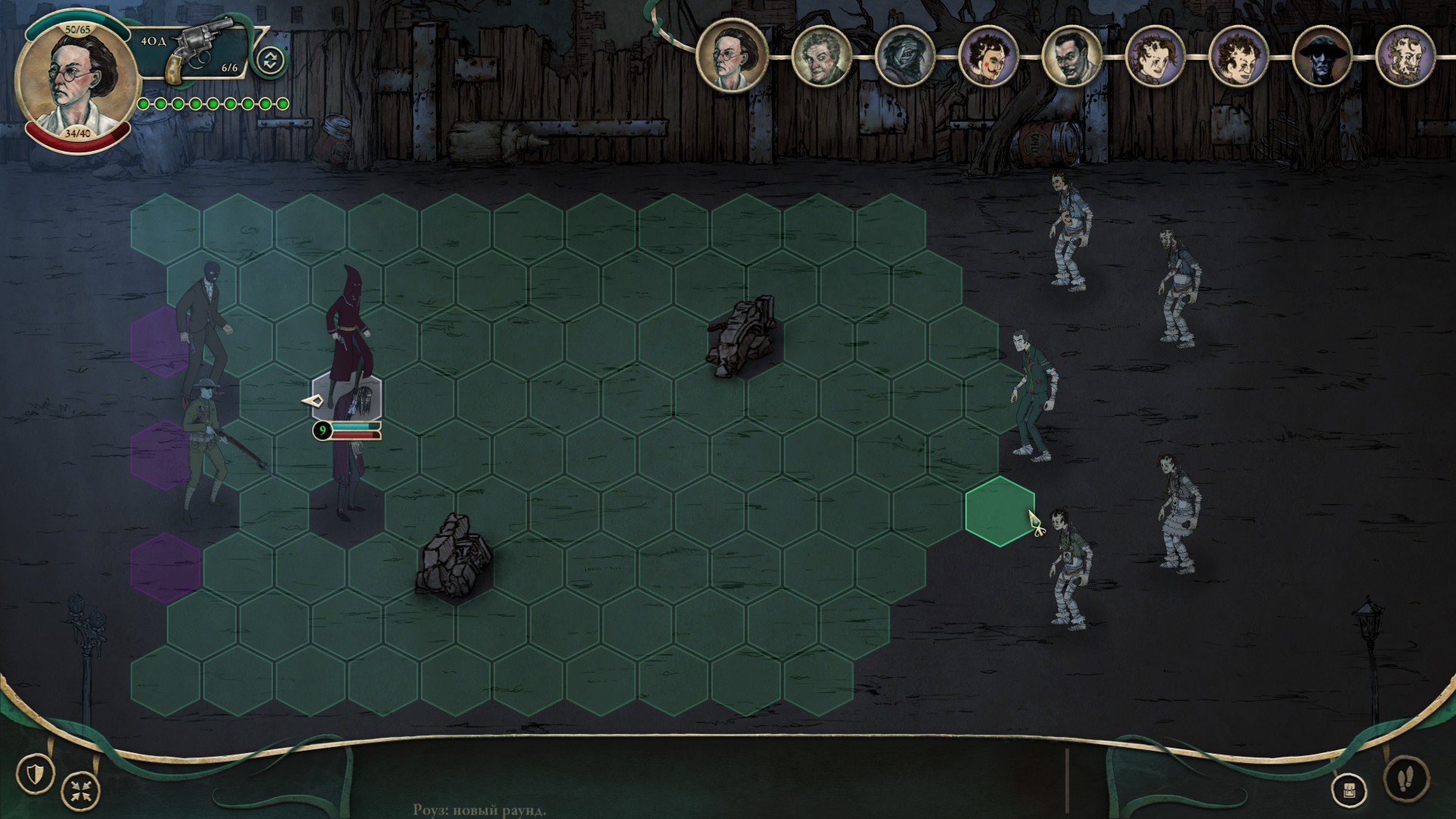The width and height of the screenshot is (1456, 819).
Task: Click the footprints movement button
Action: tap(1406, 778)
